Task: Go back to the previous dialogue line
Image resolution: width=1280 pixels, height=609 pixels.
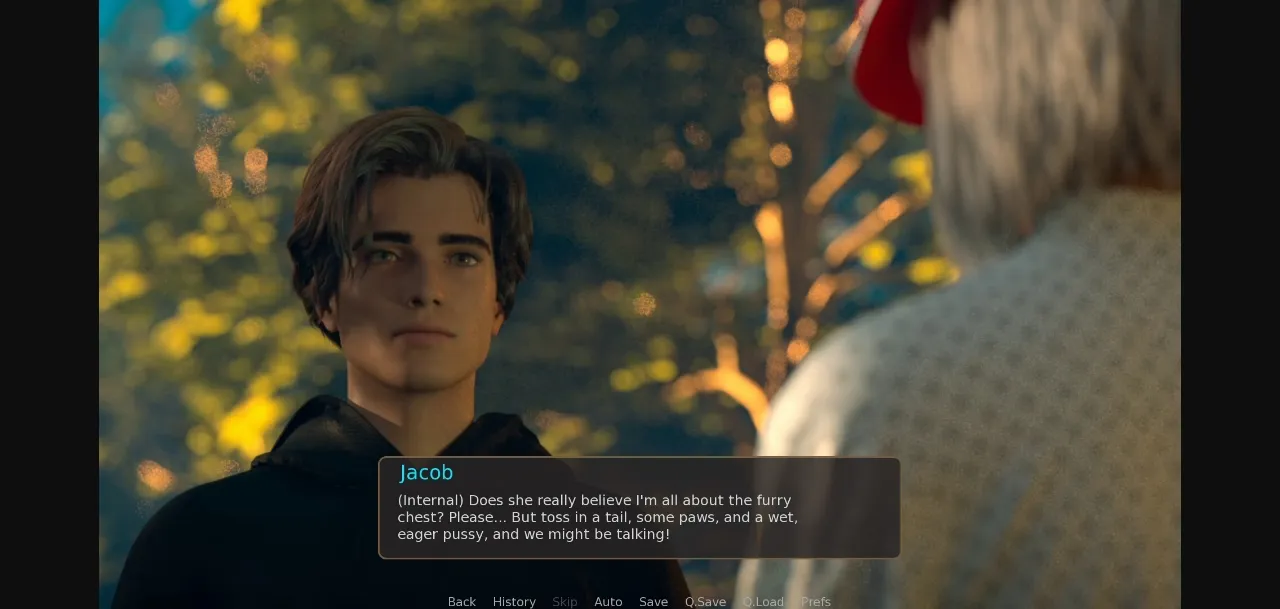Action: coord(461,601)
